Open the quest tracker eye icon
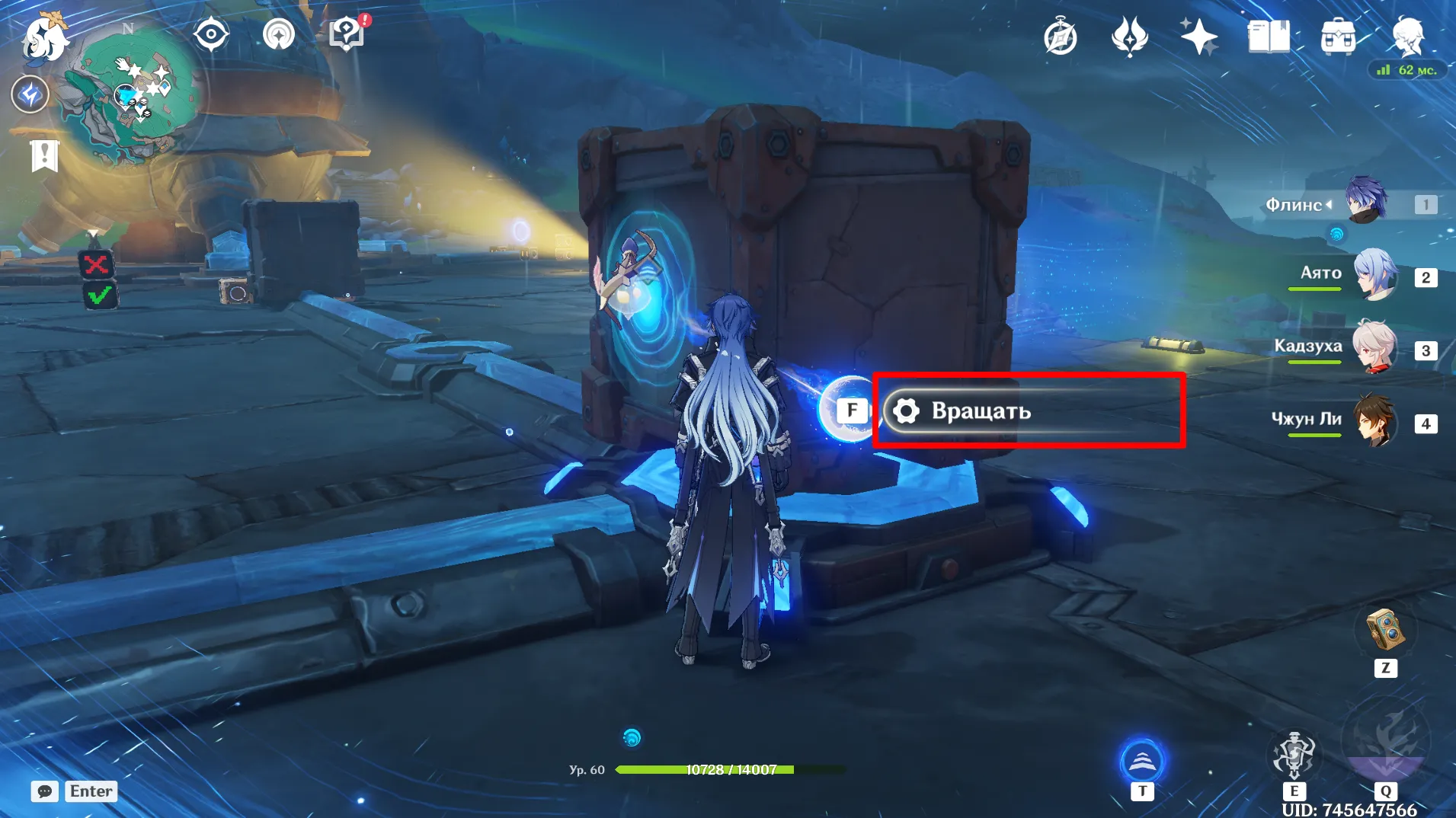 pyautogui.click(x=211, y=35)
